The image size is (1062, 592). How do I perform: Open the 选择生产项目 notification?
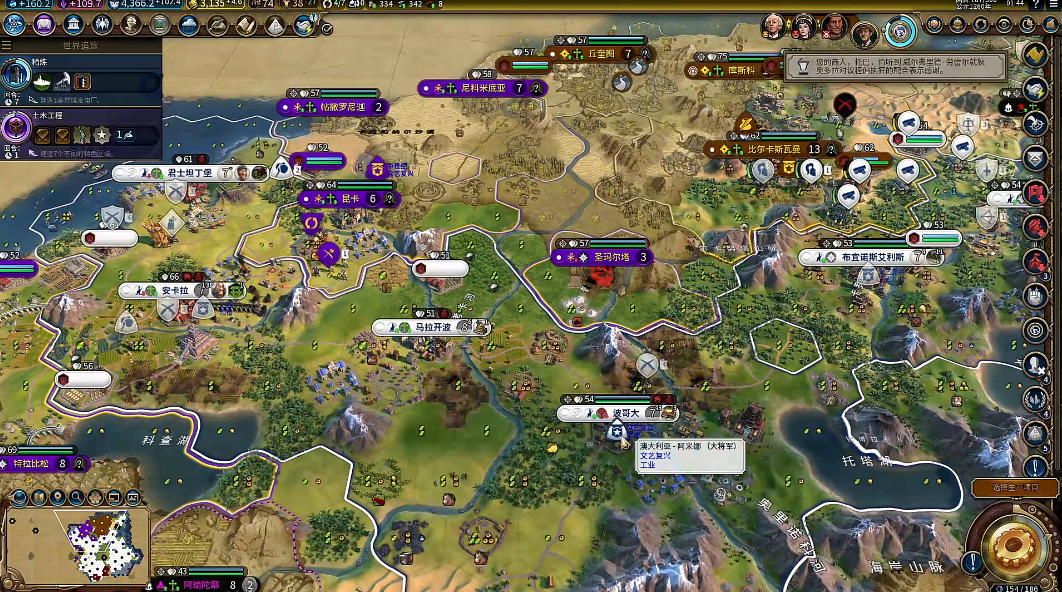(1014, 487)
